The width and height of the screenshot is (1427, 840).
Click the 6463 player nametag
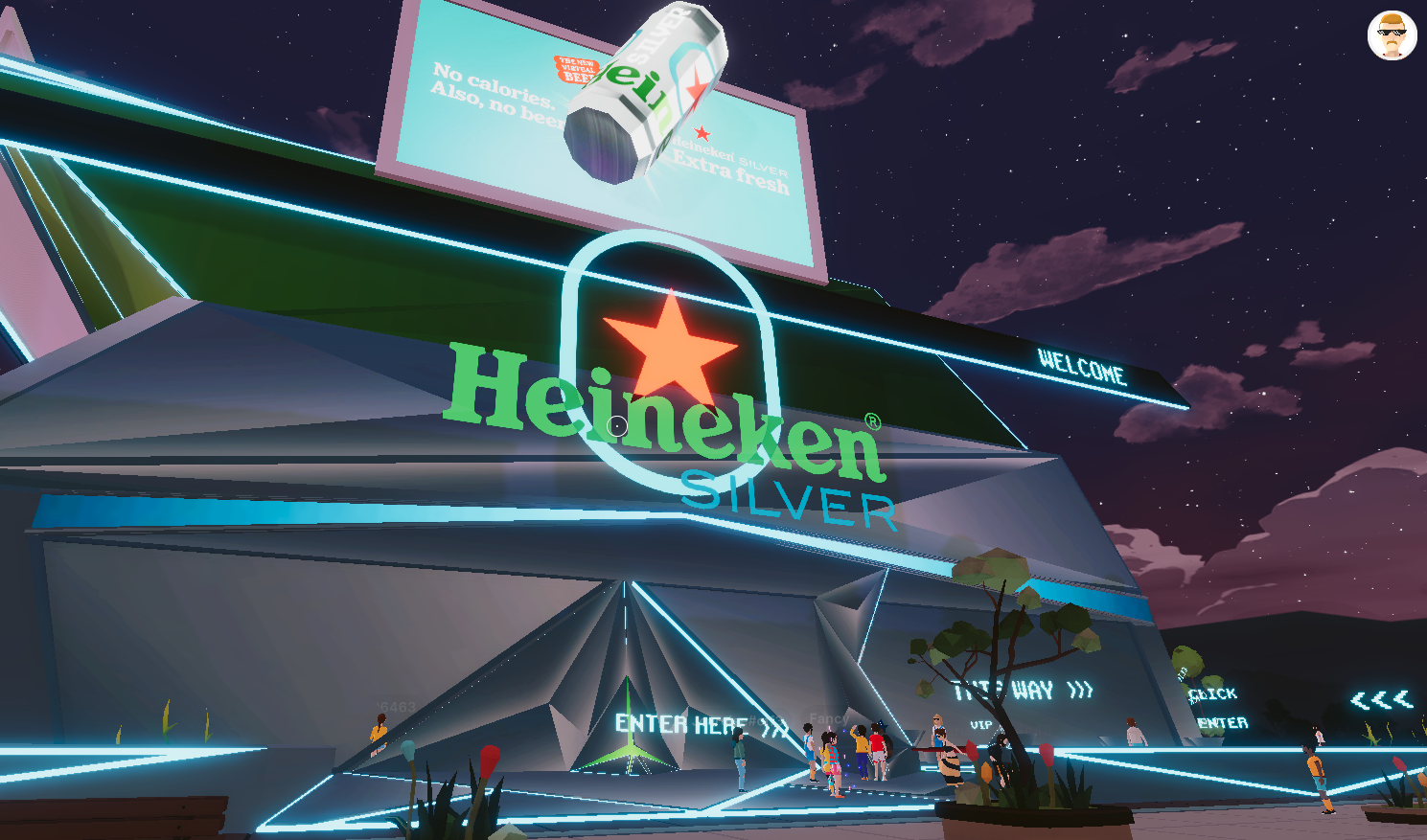pyautogui.click(x=393, y=706)
